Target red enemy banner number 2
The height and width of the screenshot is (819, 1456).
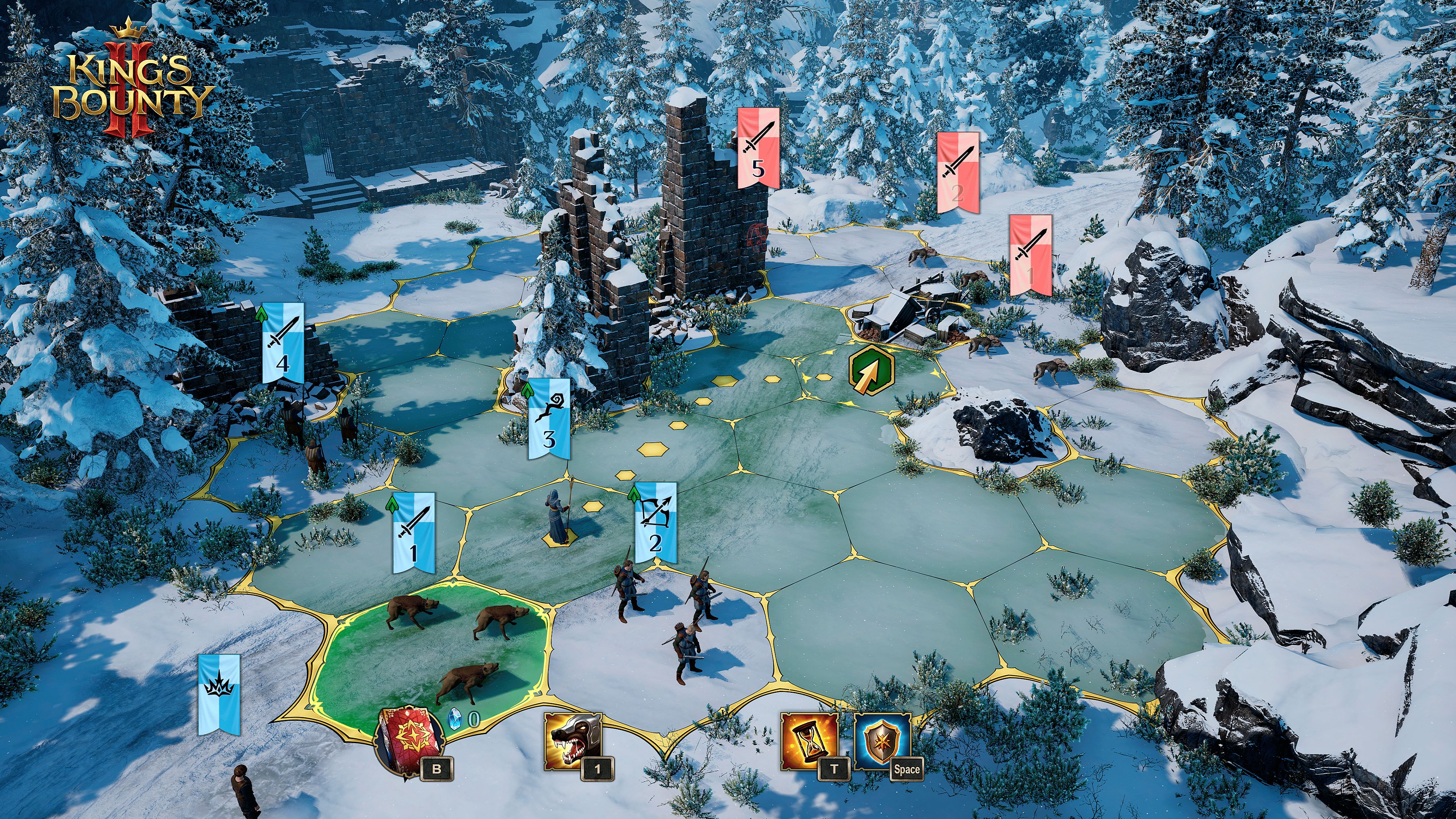click(x=957, y=173)
